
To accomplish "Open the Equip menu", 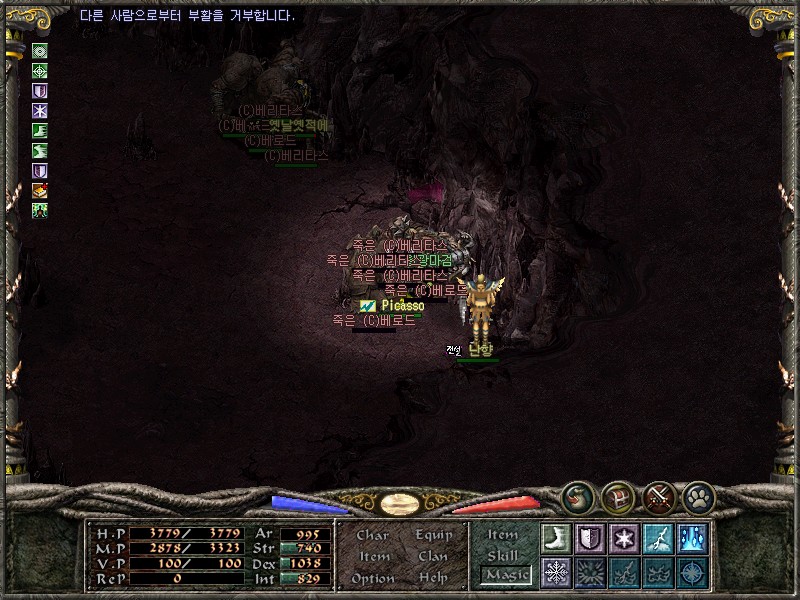I will (434, 535).
